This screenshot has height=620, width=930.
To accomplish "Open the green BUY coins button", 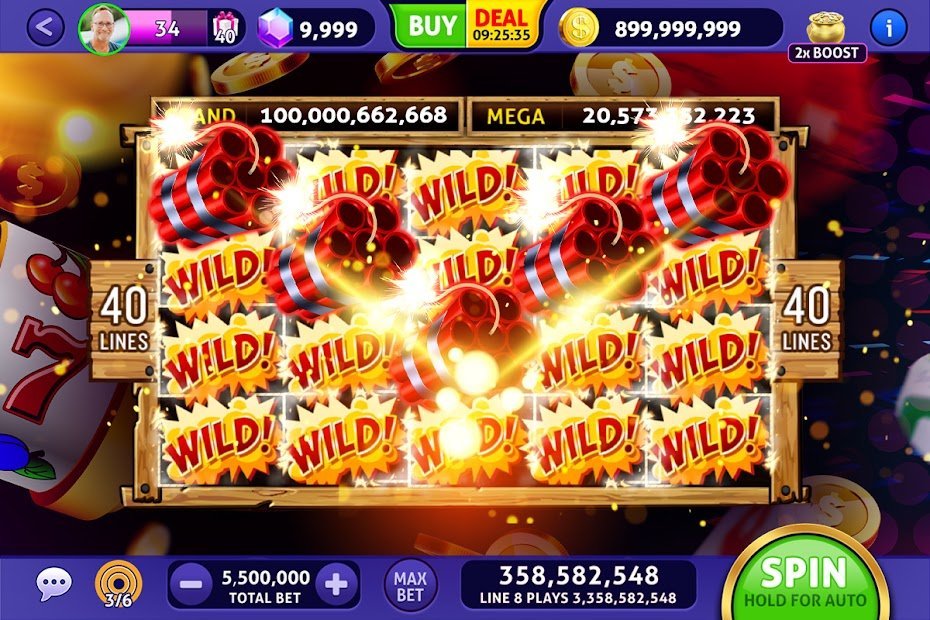I will pos(431,26).
